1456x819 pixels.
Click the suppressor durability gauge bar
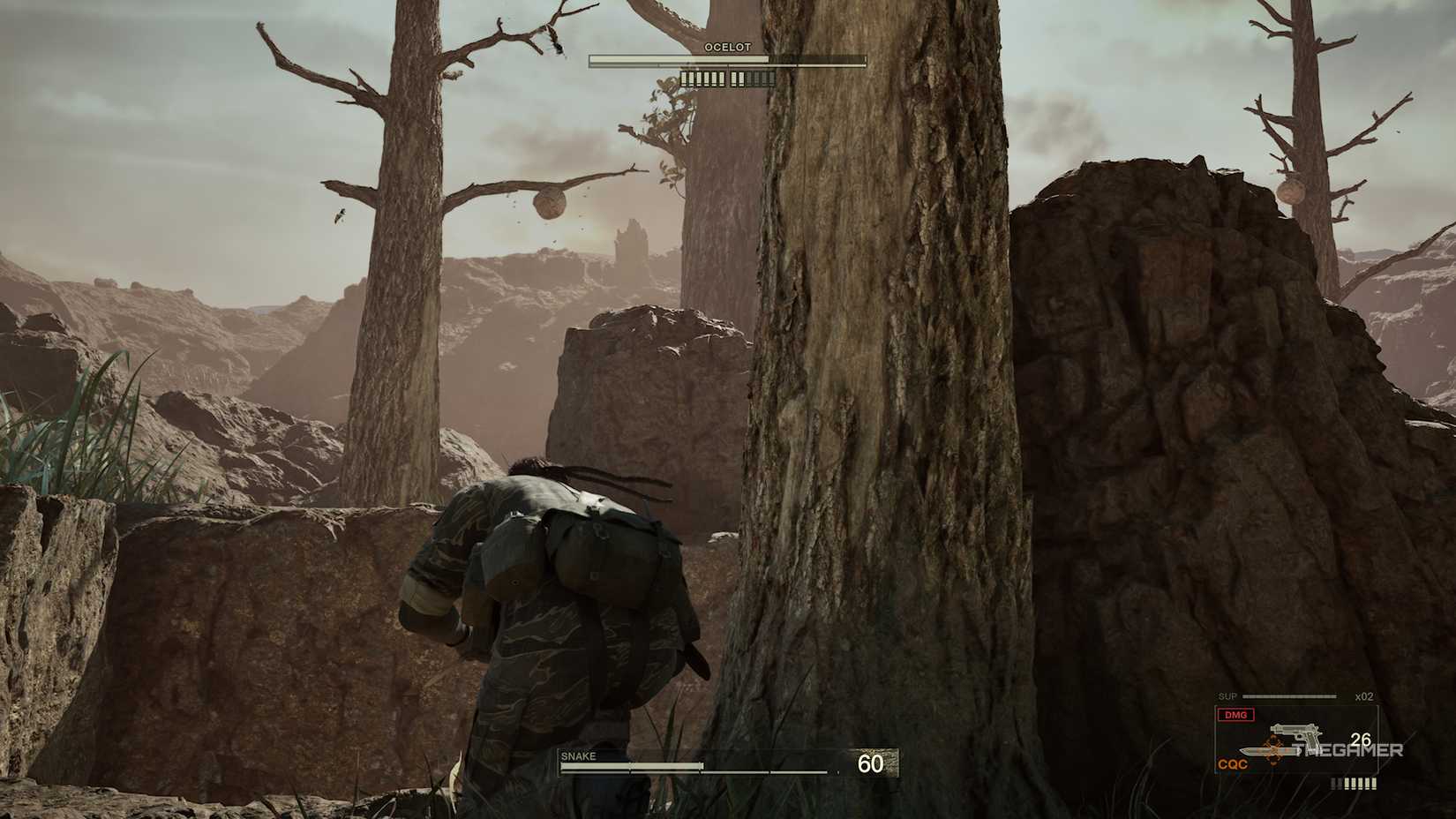[1288, 696]
